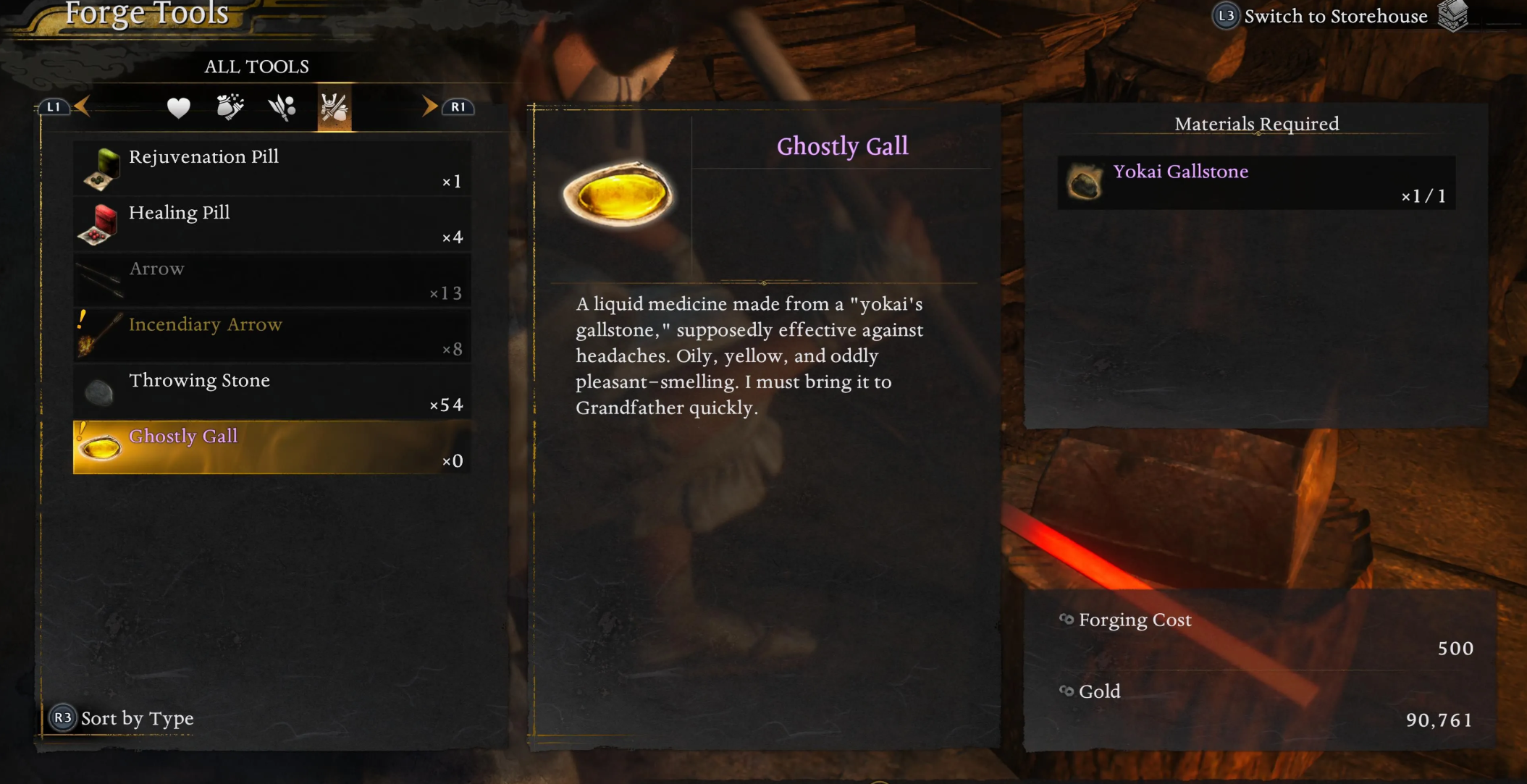Switch to the heart category tab
The width and height of the screenshot is (1527, 784).
(178, 108)
